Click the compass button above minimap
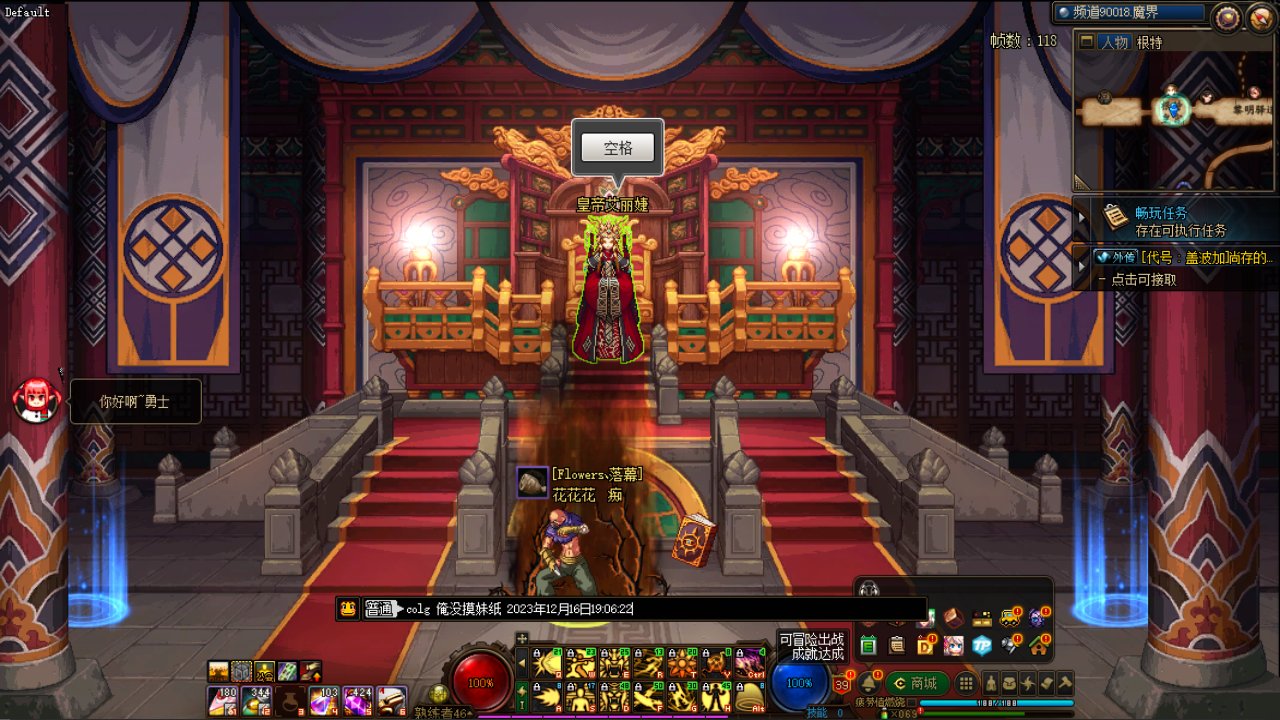The height and width of the screenshot is (720, 1280). click(1225, 16)
